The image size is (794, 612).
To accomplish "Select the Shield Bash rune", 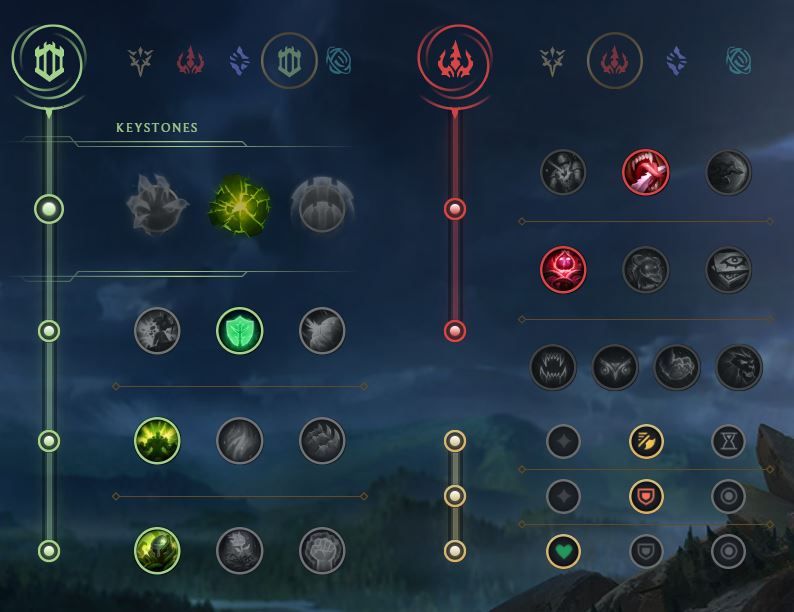I will pyautogui.click(x=322, y=331).
